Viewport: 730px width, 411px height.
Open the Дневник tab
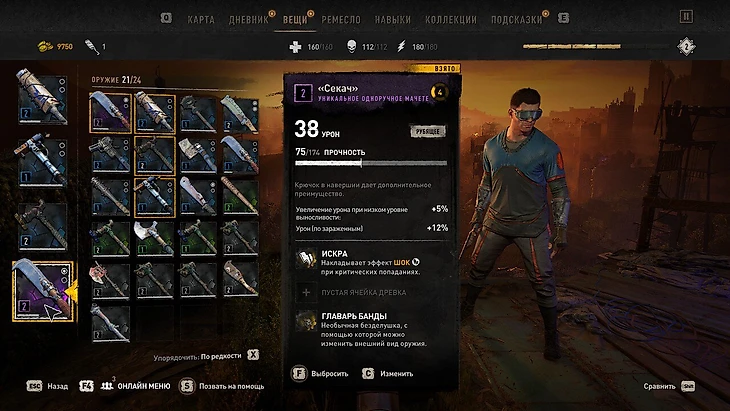pyautogui.click(x=249, y=19)
